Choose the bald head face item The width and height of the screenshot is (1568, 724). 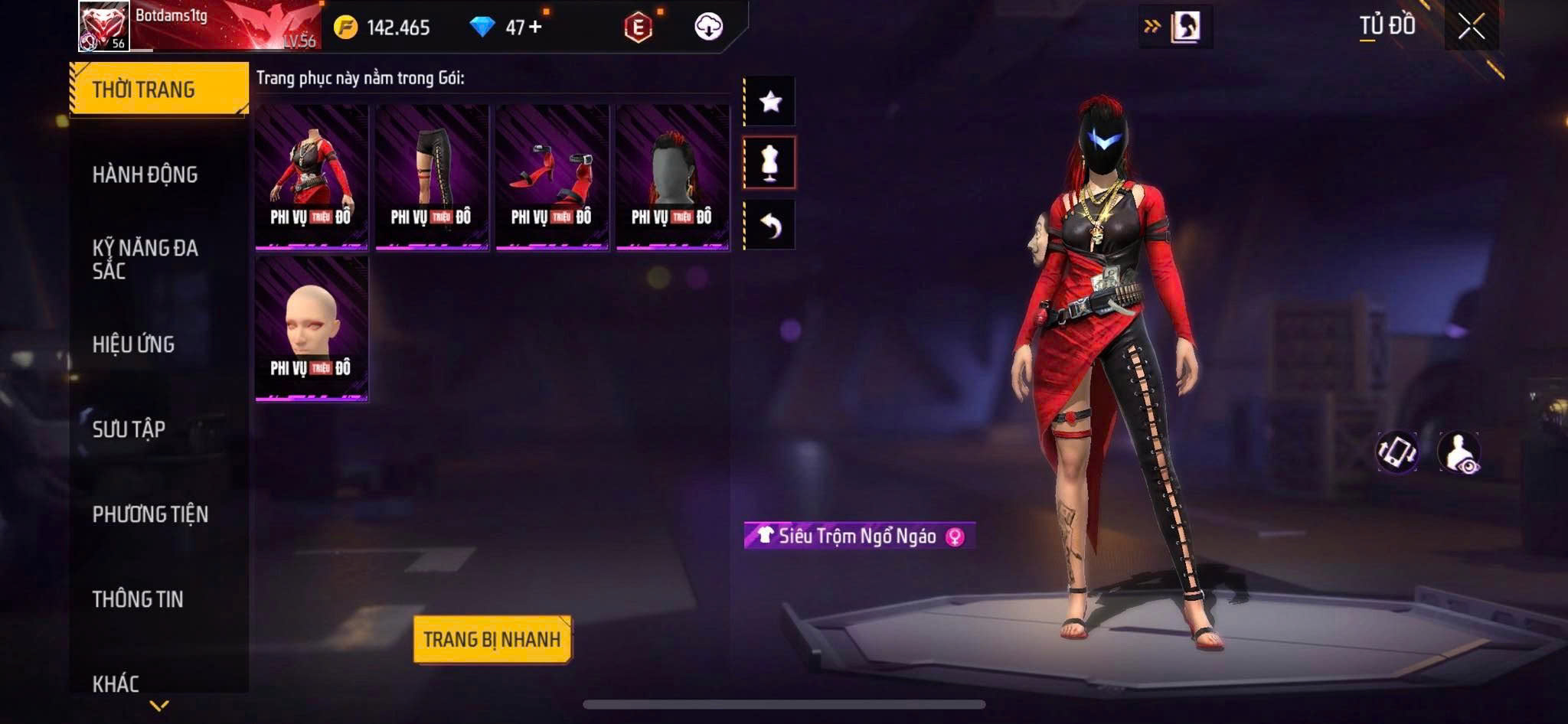click(312, 328)
